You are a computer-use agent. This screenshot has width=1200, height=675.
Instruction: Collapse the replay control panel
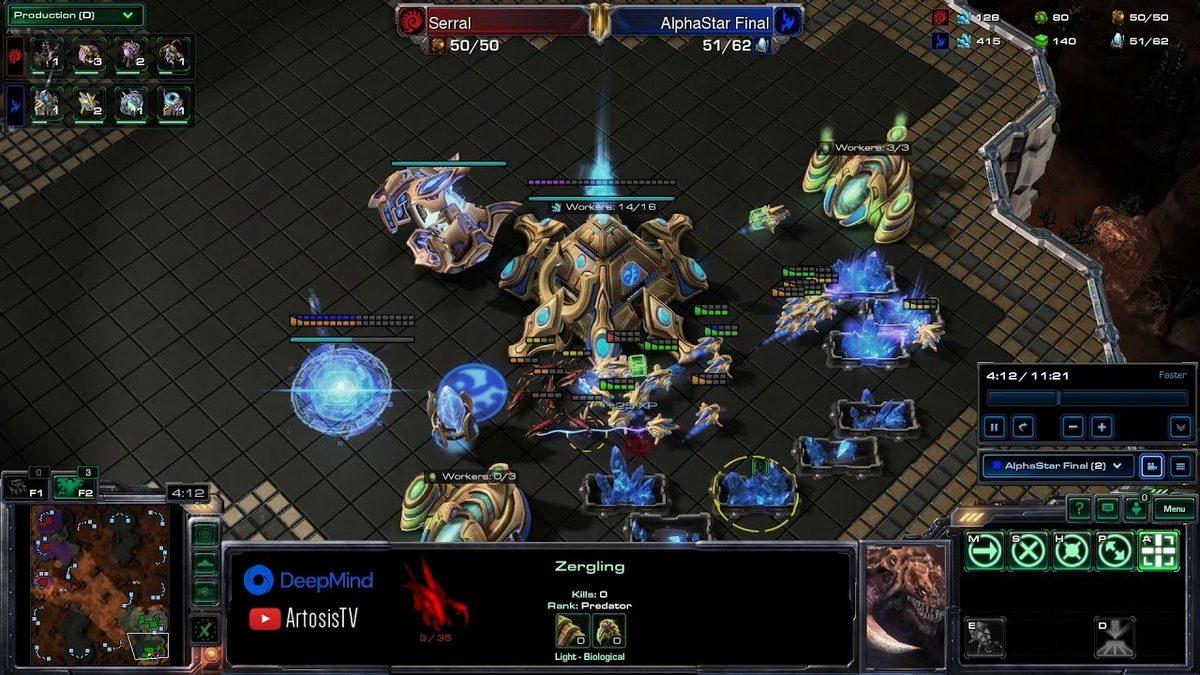click(x=1180, y=427)
